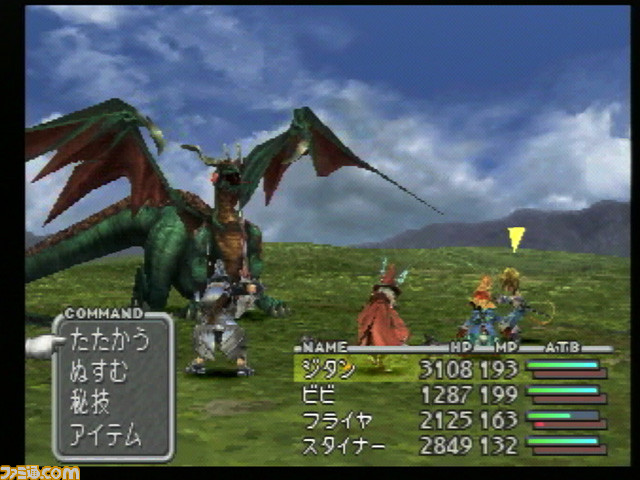Image resolution: width=640 pixels, height=480 pixels.
Task: Select ジタン in the party list
Action: 328,370
